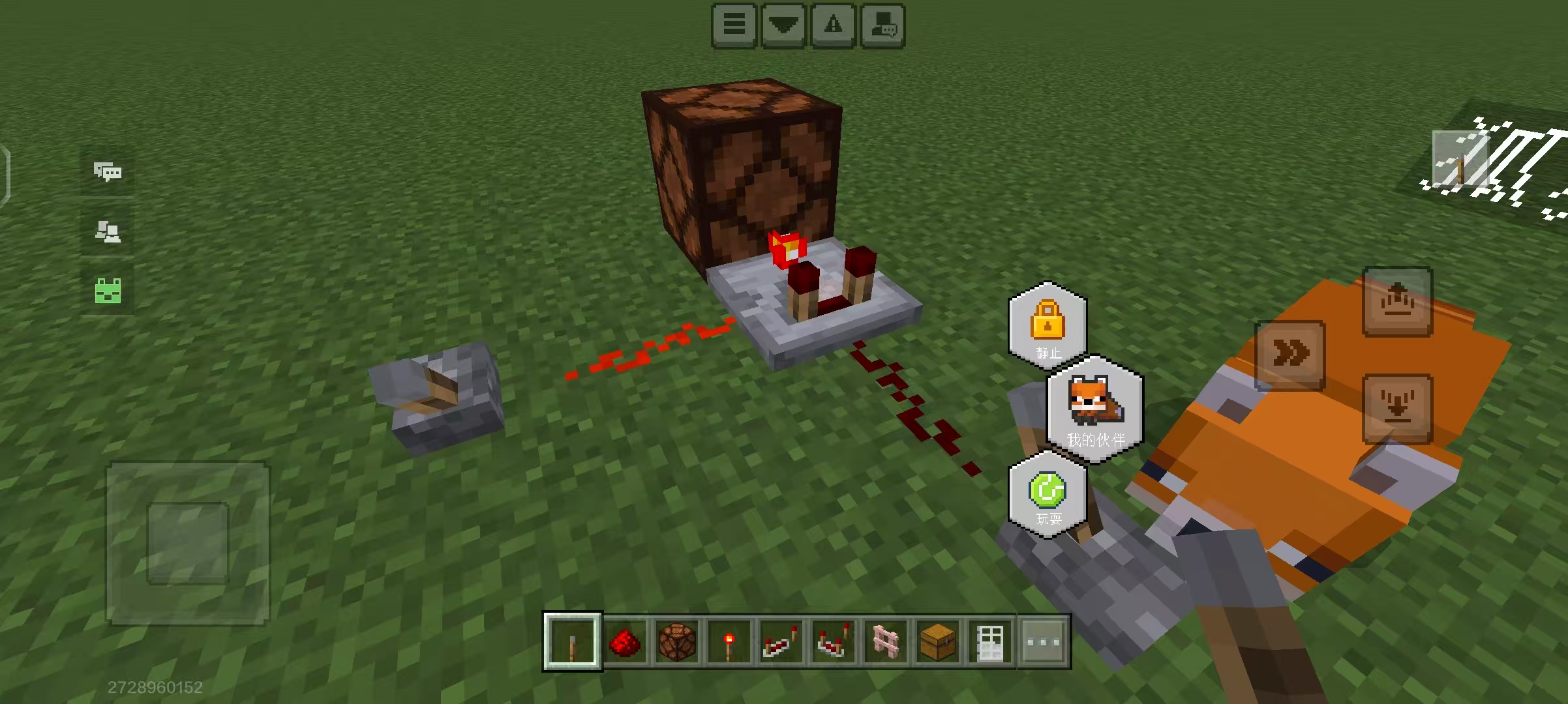Select the redstone repeater hotbar slot
1568x704 pixels.
pyautogui.click(x=781, y=642)
